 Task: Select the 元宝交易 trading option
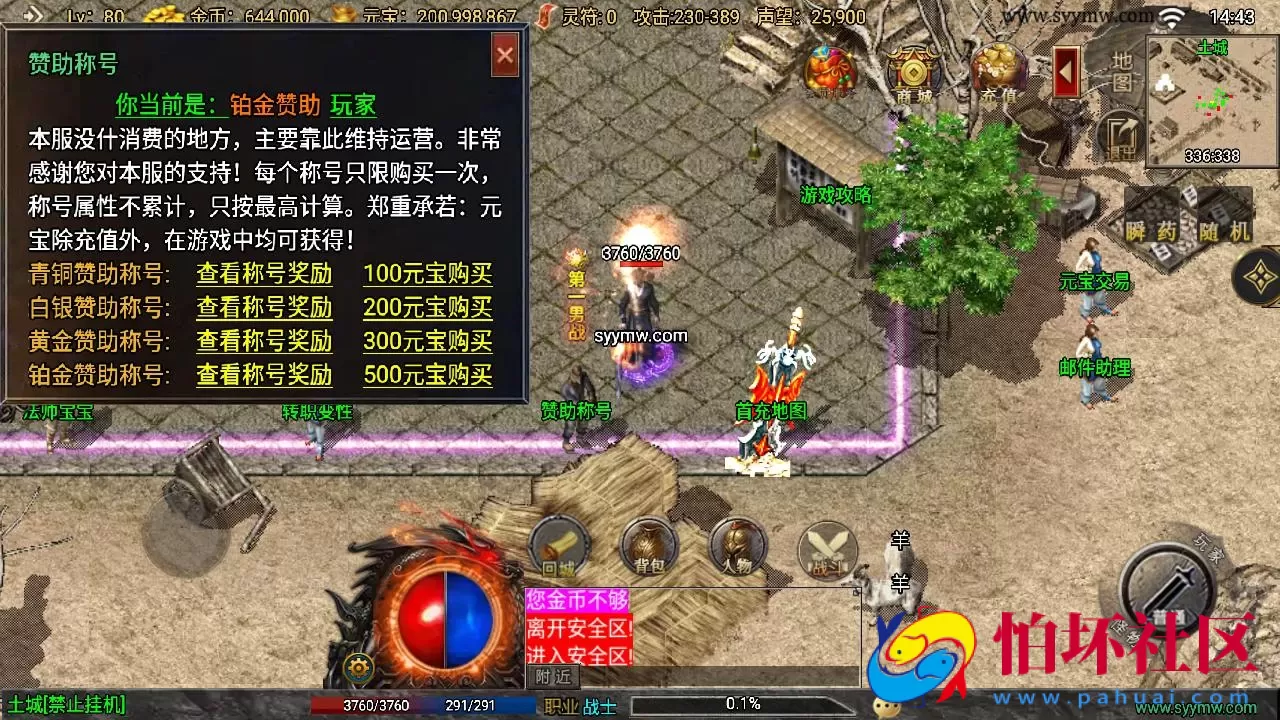point(1094,282)
